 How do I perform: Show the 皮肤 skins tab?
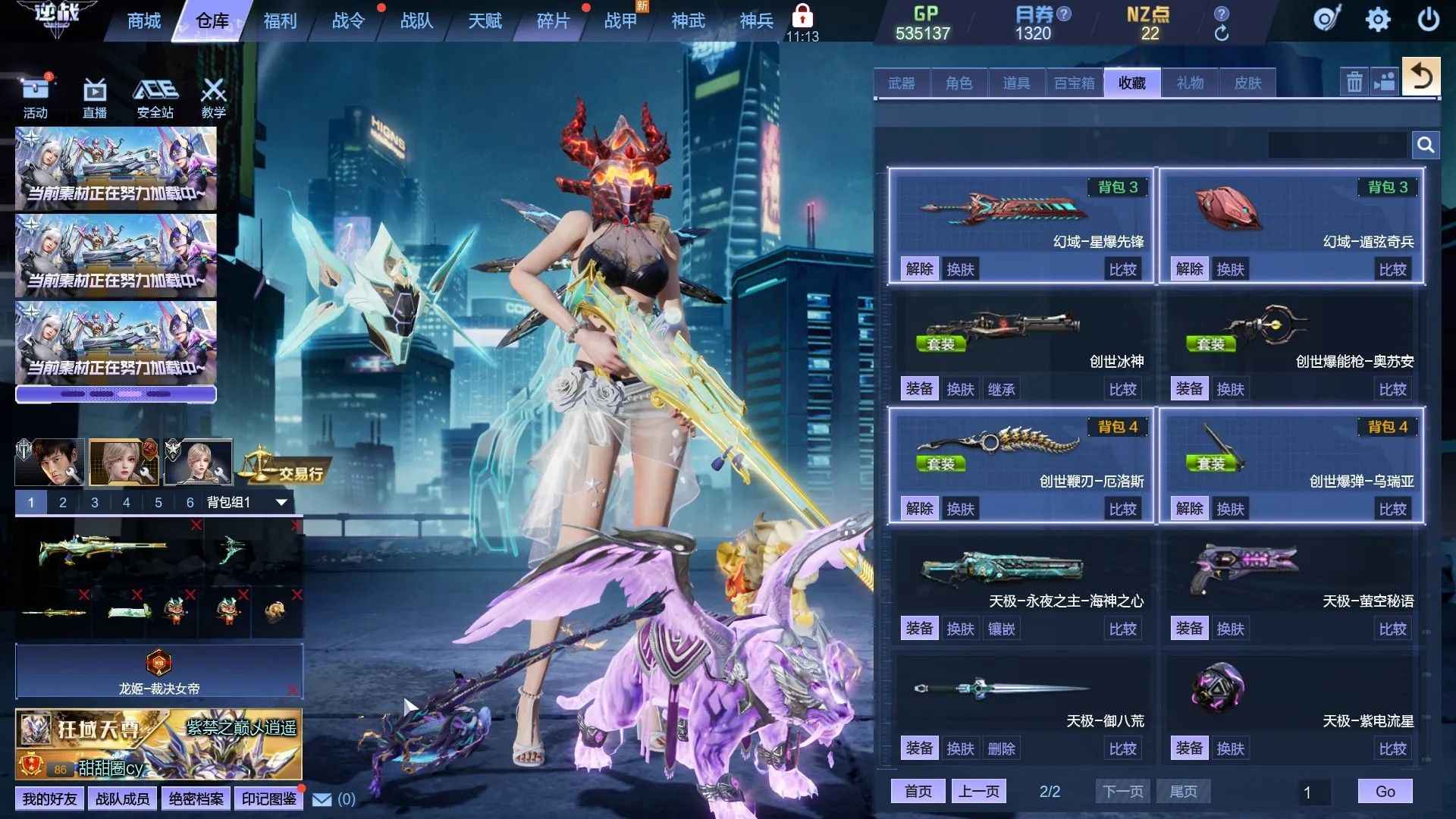coord(1247,83)
